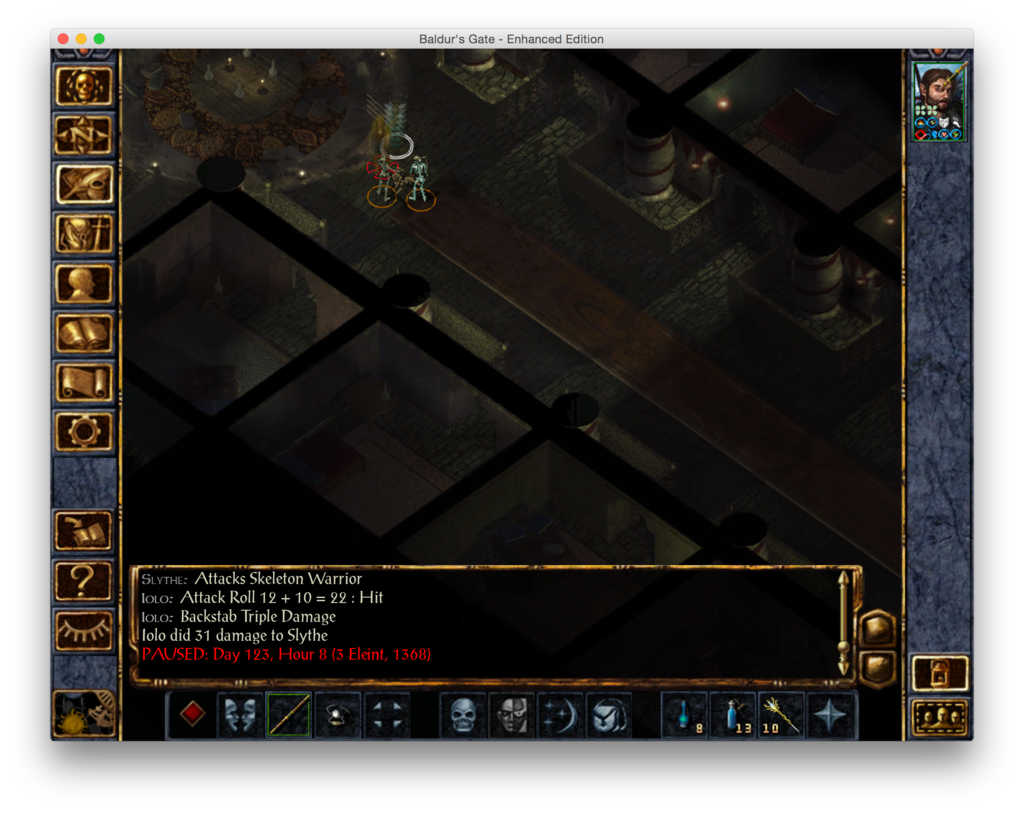Click the quick save book button

click(83, 530)
